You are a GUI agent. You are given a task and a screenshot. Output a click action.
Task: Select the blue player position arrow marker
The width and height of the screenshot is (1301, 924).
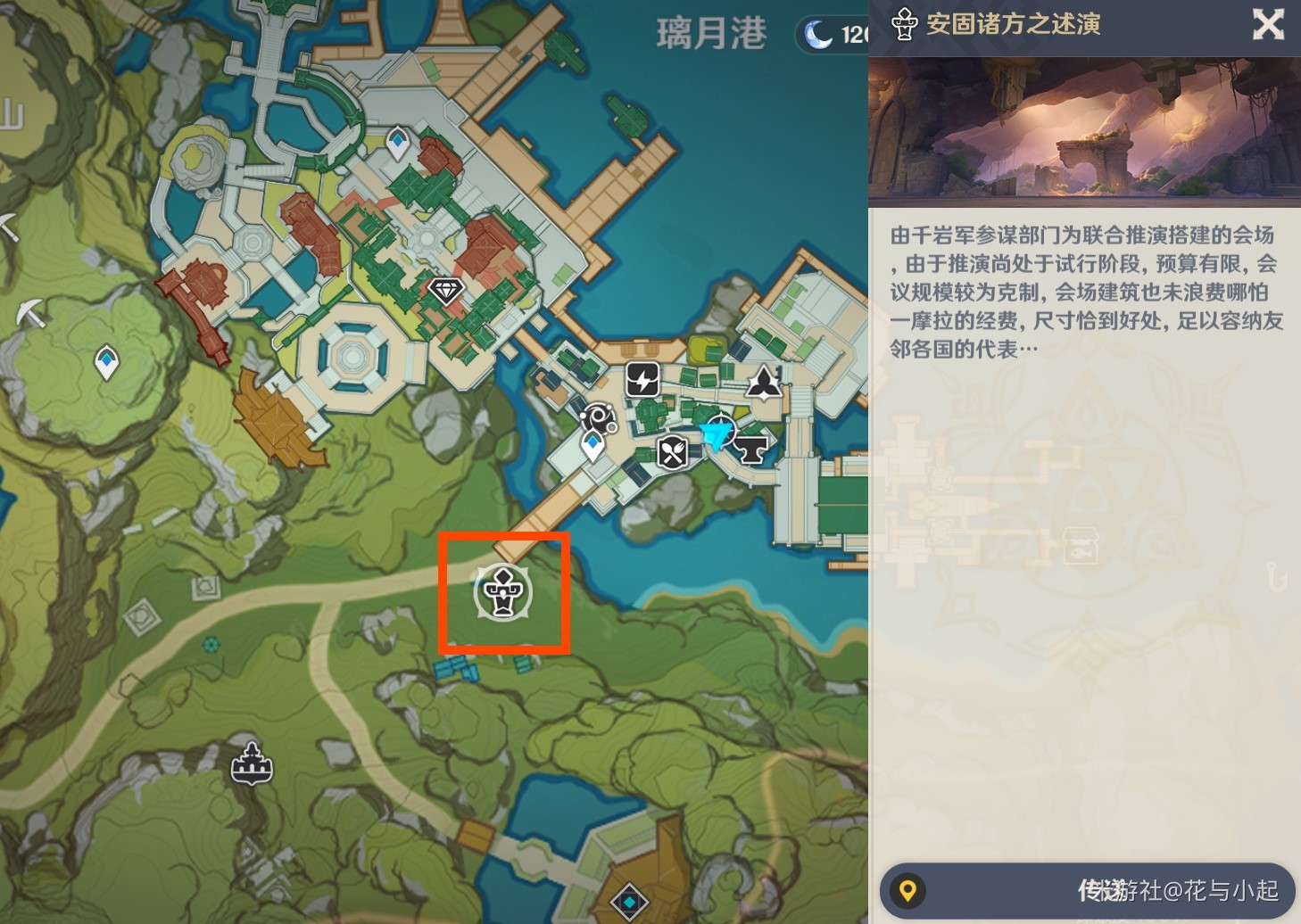717,434
